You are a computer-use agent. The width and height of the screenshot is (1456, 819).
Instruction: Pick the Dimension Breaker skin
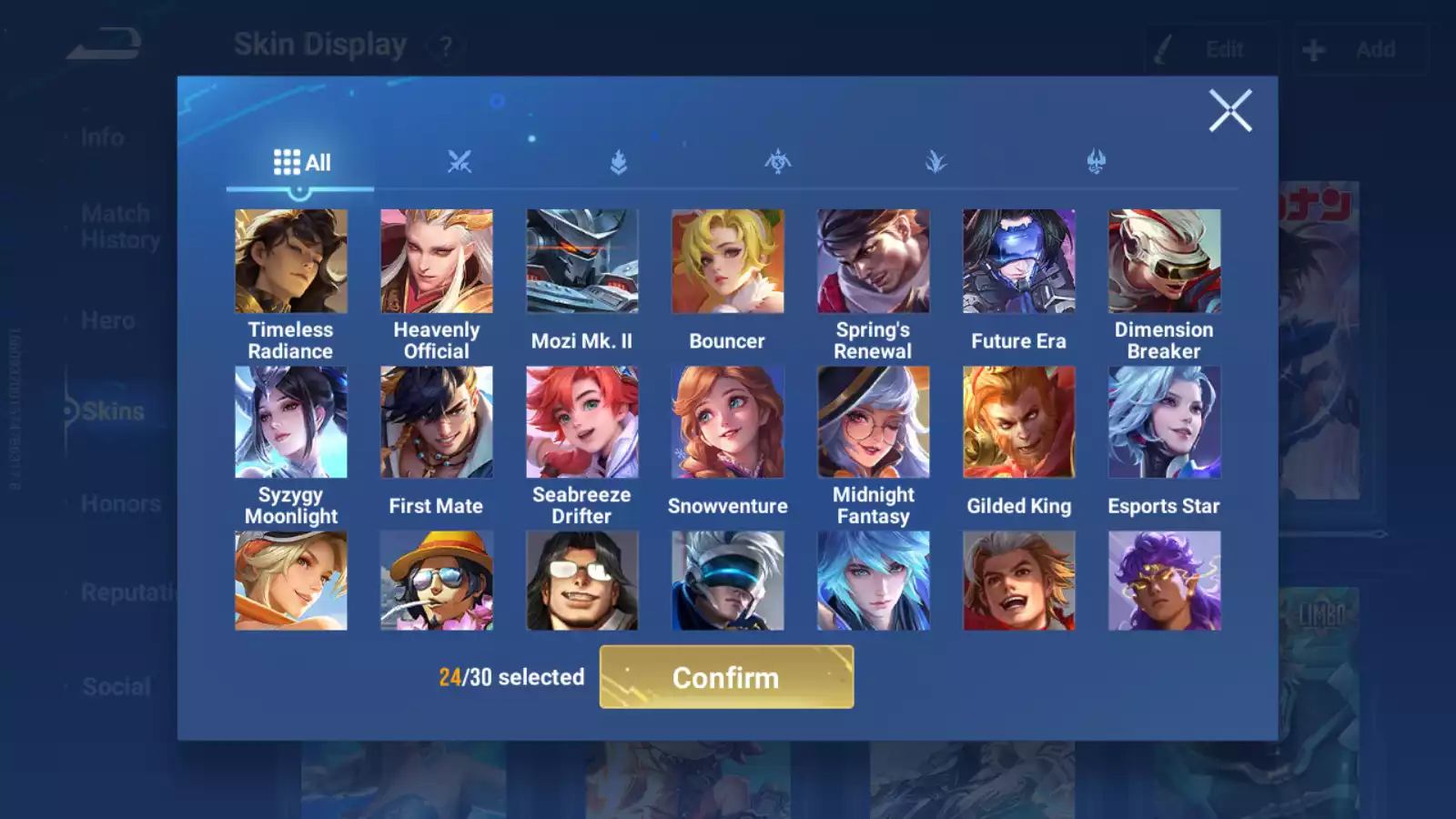[x=1164, y=262]
